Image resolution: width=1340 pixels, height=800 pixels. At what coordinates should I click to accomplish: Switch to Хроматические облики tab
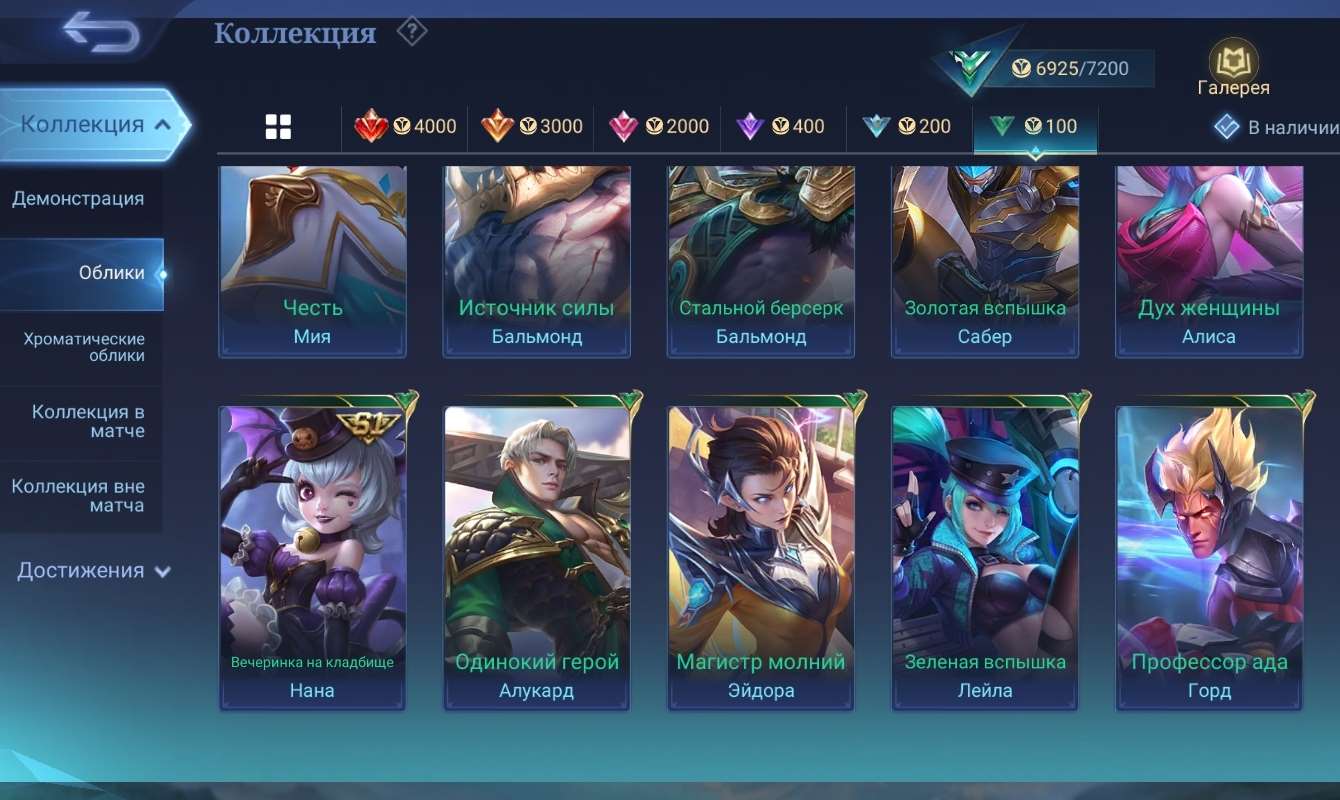coord(82,347)
